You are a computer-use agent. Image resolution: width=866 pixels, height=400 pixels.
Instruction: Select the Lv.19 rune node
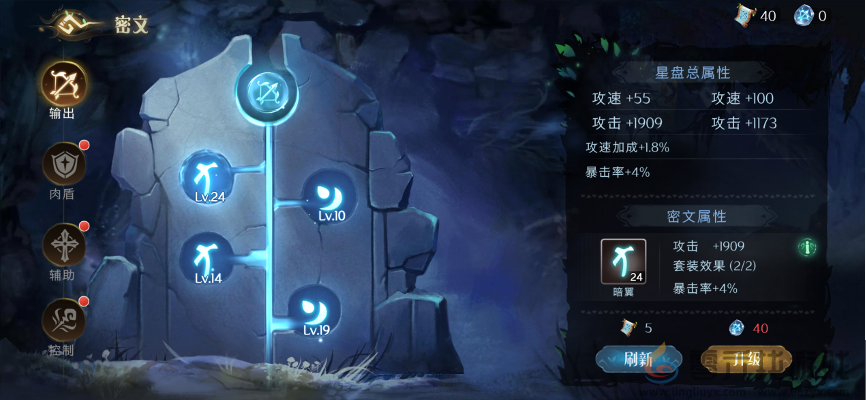click(315, 310)
